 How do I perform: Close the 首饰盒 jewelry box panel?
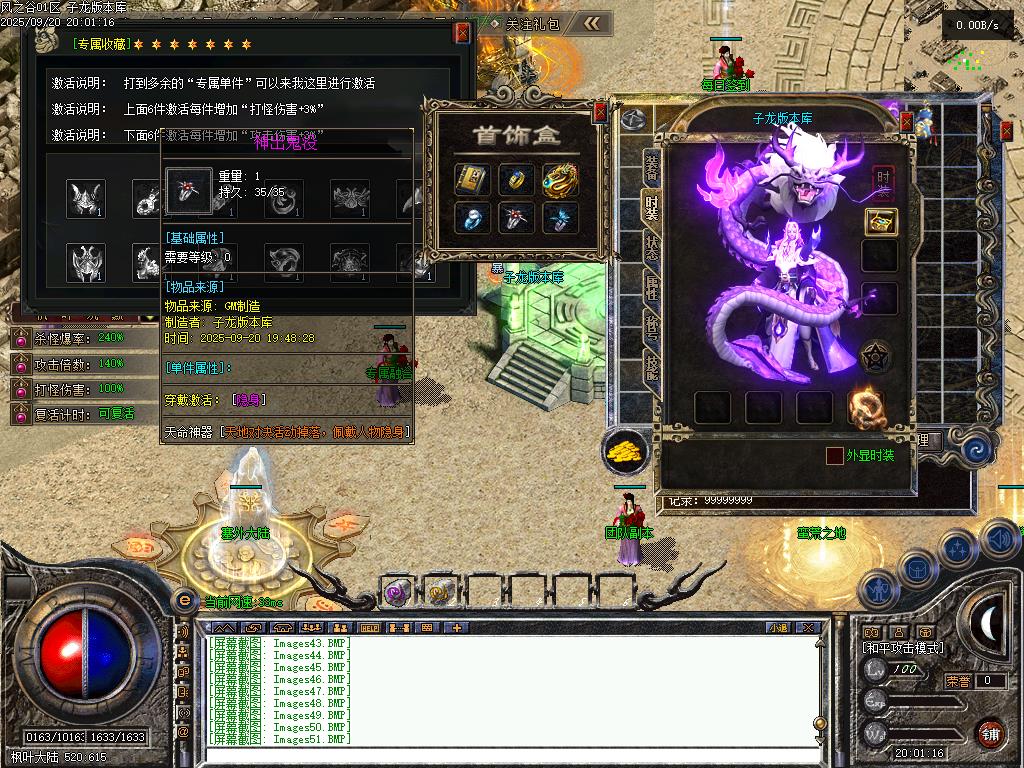tap(600, 113)
